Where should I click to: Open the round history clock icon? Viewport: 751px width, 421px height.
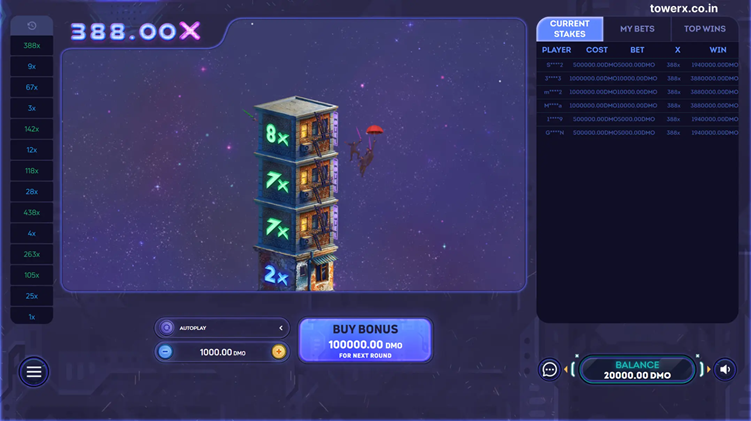click(32, 26)
